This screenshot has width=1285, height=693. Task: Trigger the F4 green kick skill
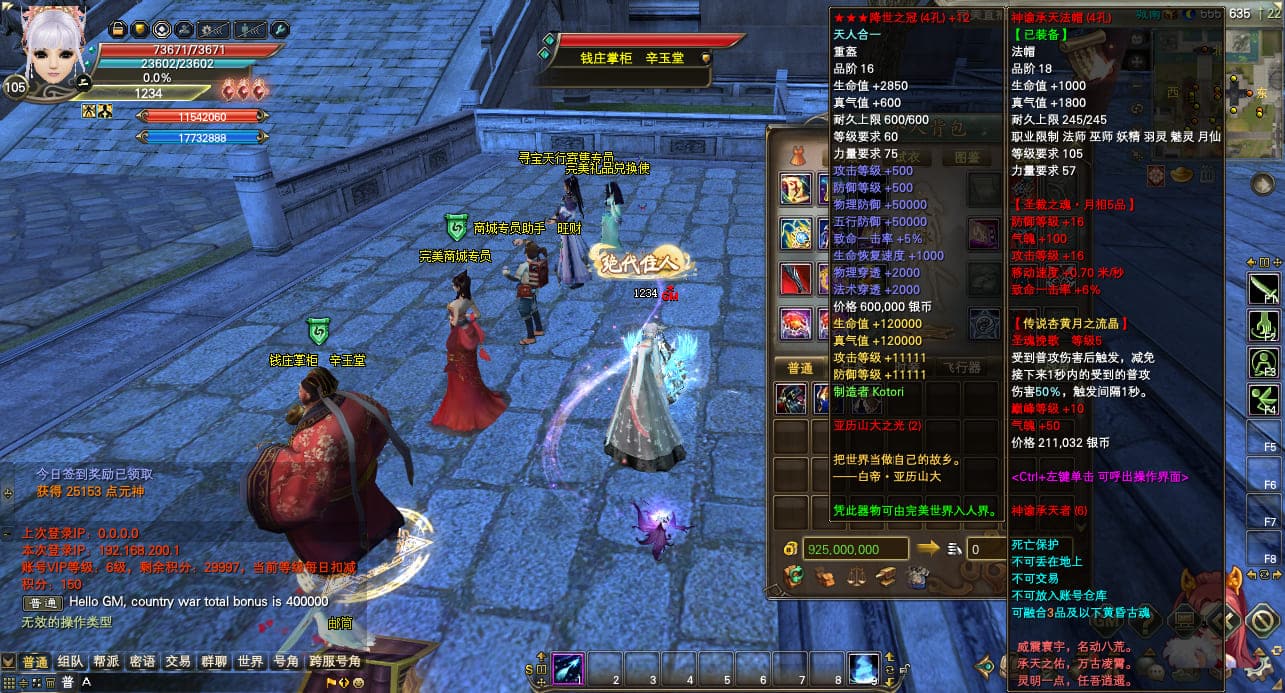[x=1262, y=400]
